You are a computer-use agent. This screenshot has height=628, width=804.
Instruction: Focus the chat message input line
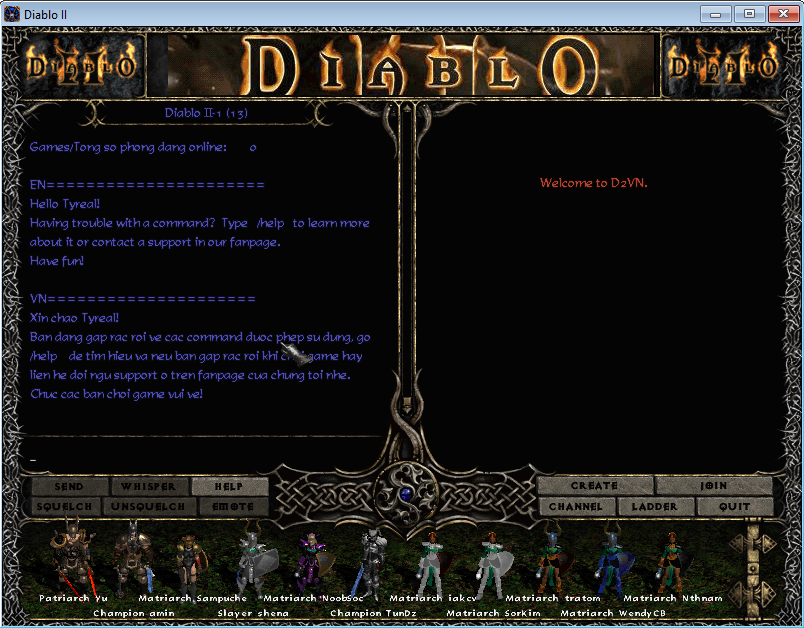tap(200, 459)
